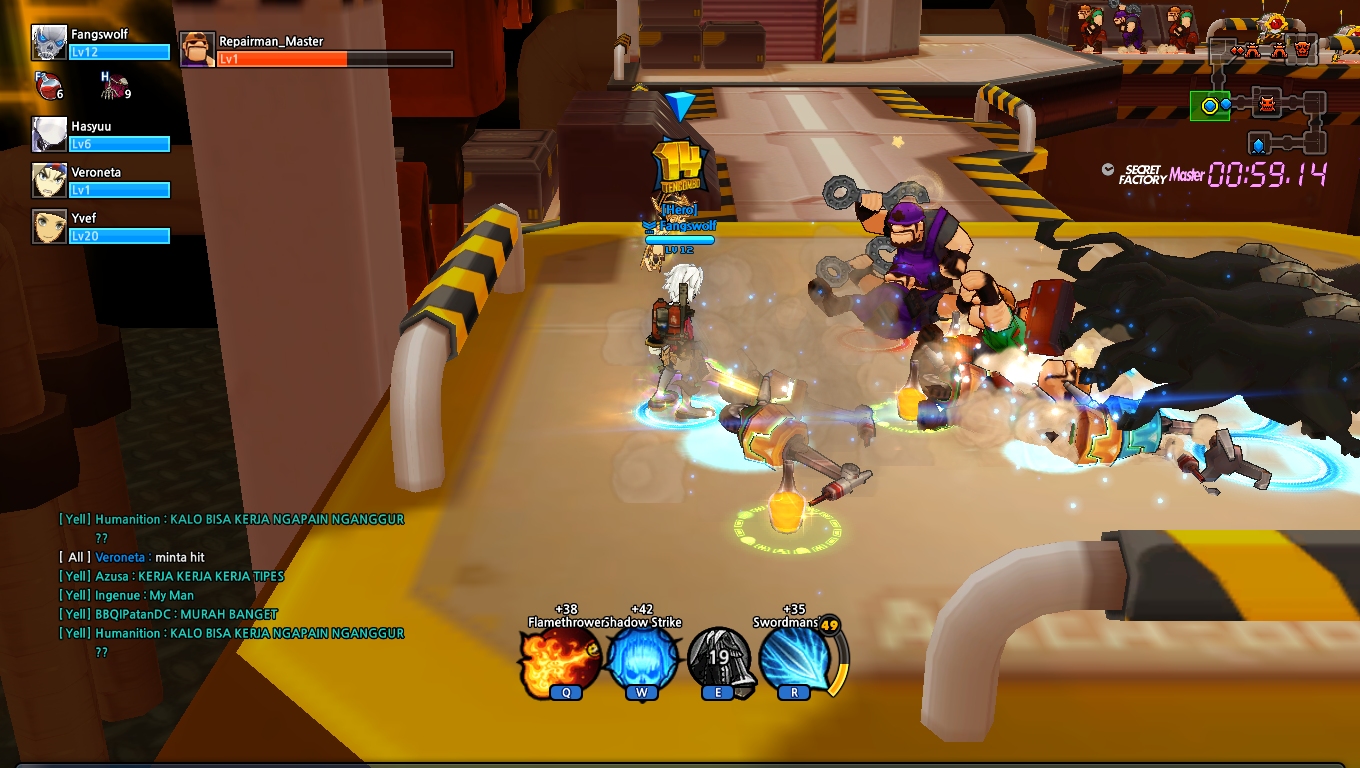The height and width of the screenshot is (768, 1360).
Task: Click Veroneta's name in chat
Action: tap(122, 557)
